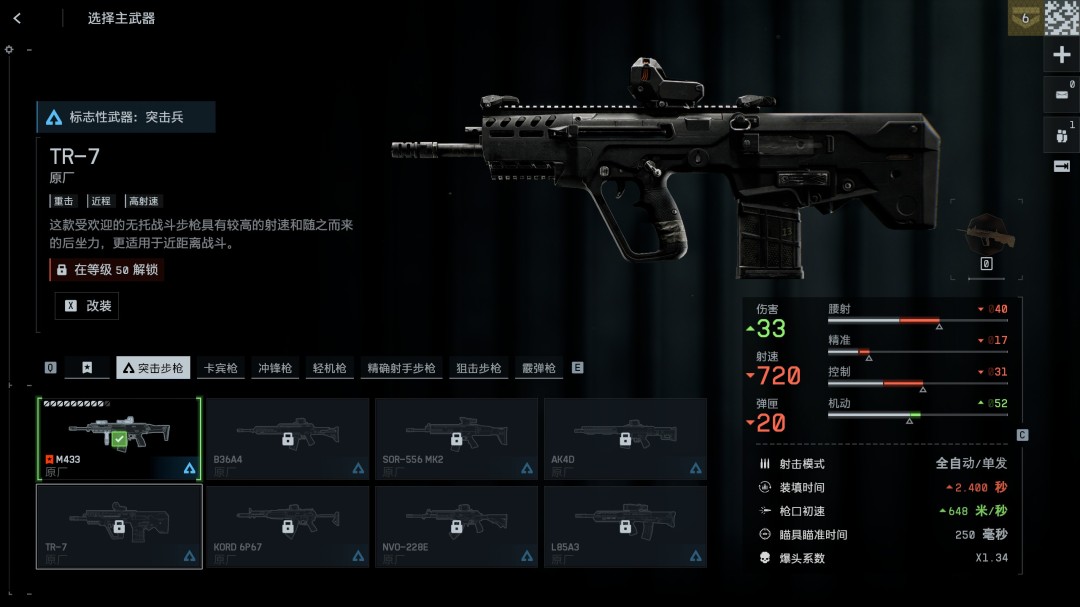Open the 轻机枪 weapon tab
This screenshot has height=607, width=1080.
(328, 368)
